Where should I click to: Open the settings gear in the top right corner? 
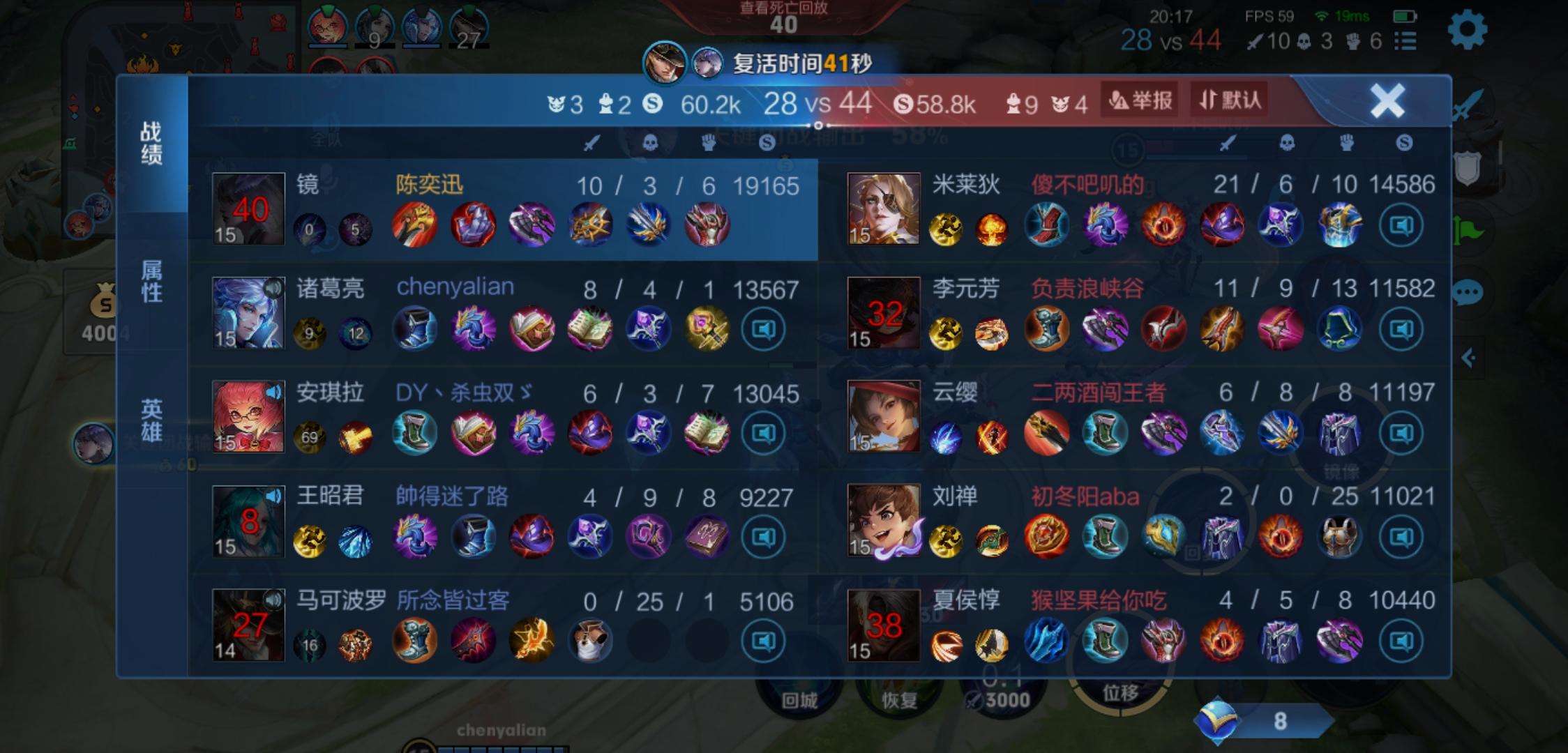click(1468, 29)
